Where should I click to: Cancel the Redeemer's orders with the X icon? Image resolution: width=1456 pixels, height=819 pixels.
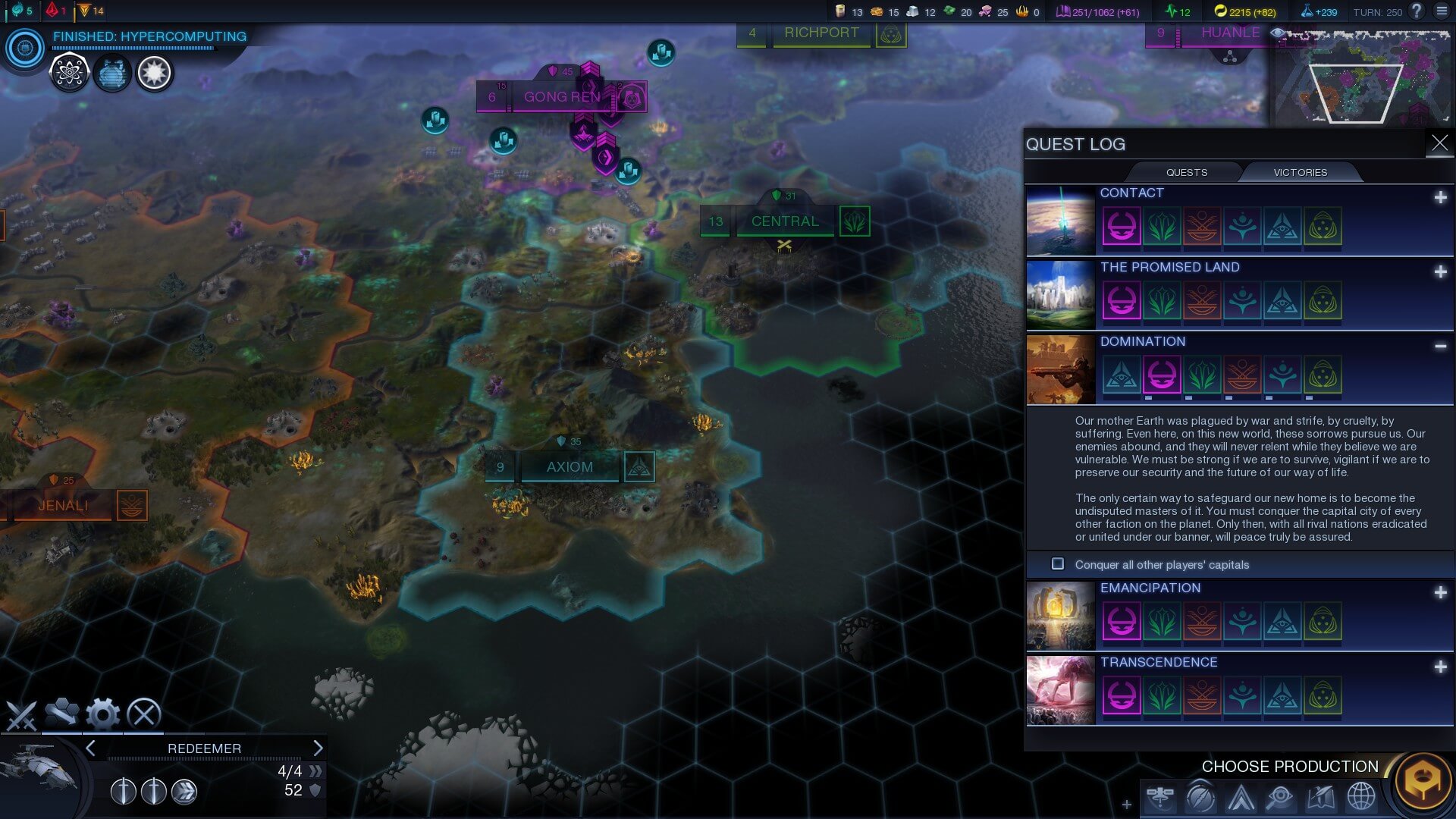coord(144,714)
